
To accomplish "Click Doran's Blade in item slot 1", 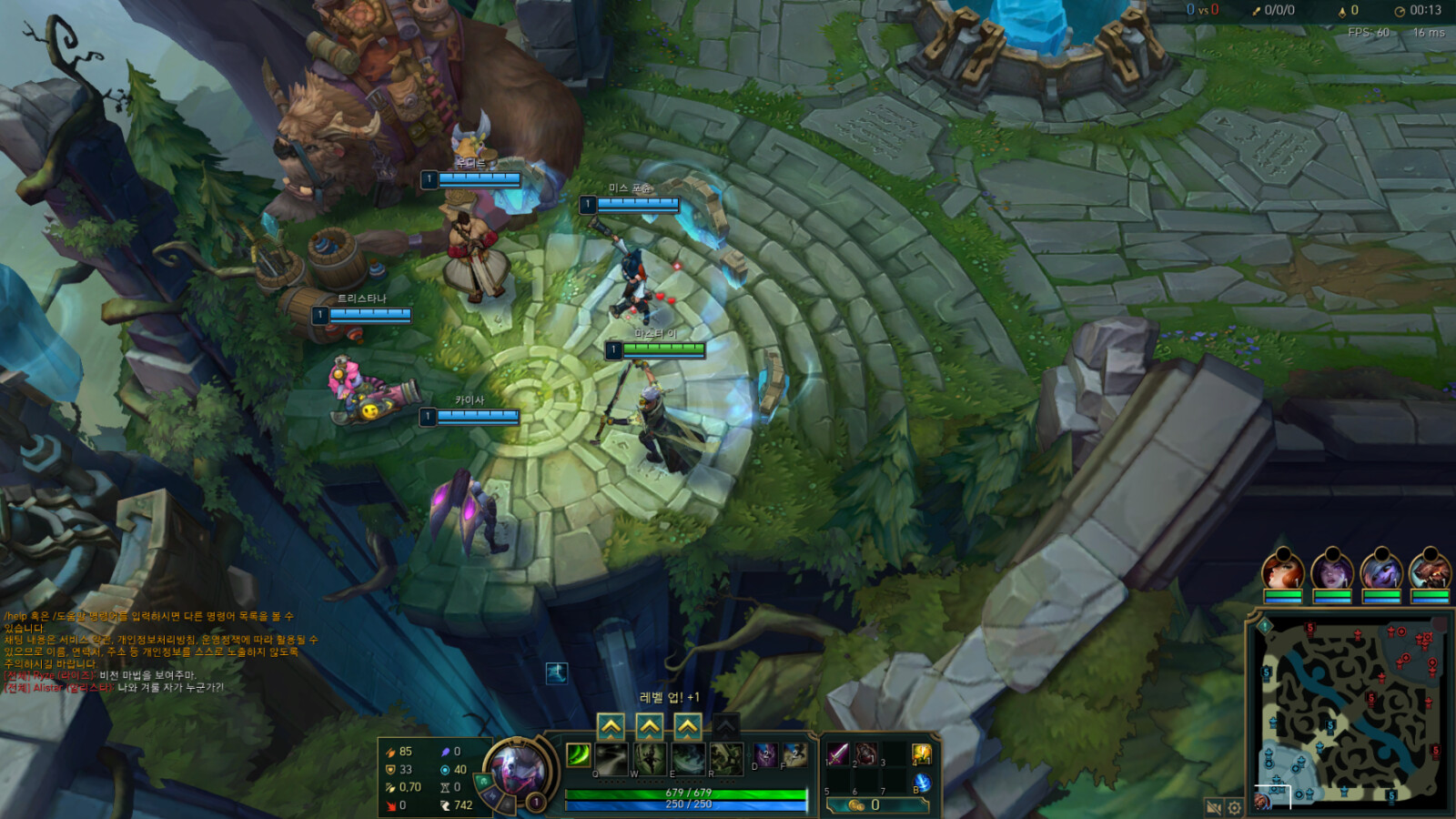I will click(839, 753).
